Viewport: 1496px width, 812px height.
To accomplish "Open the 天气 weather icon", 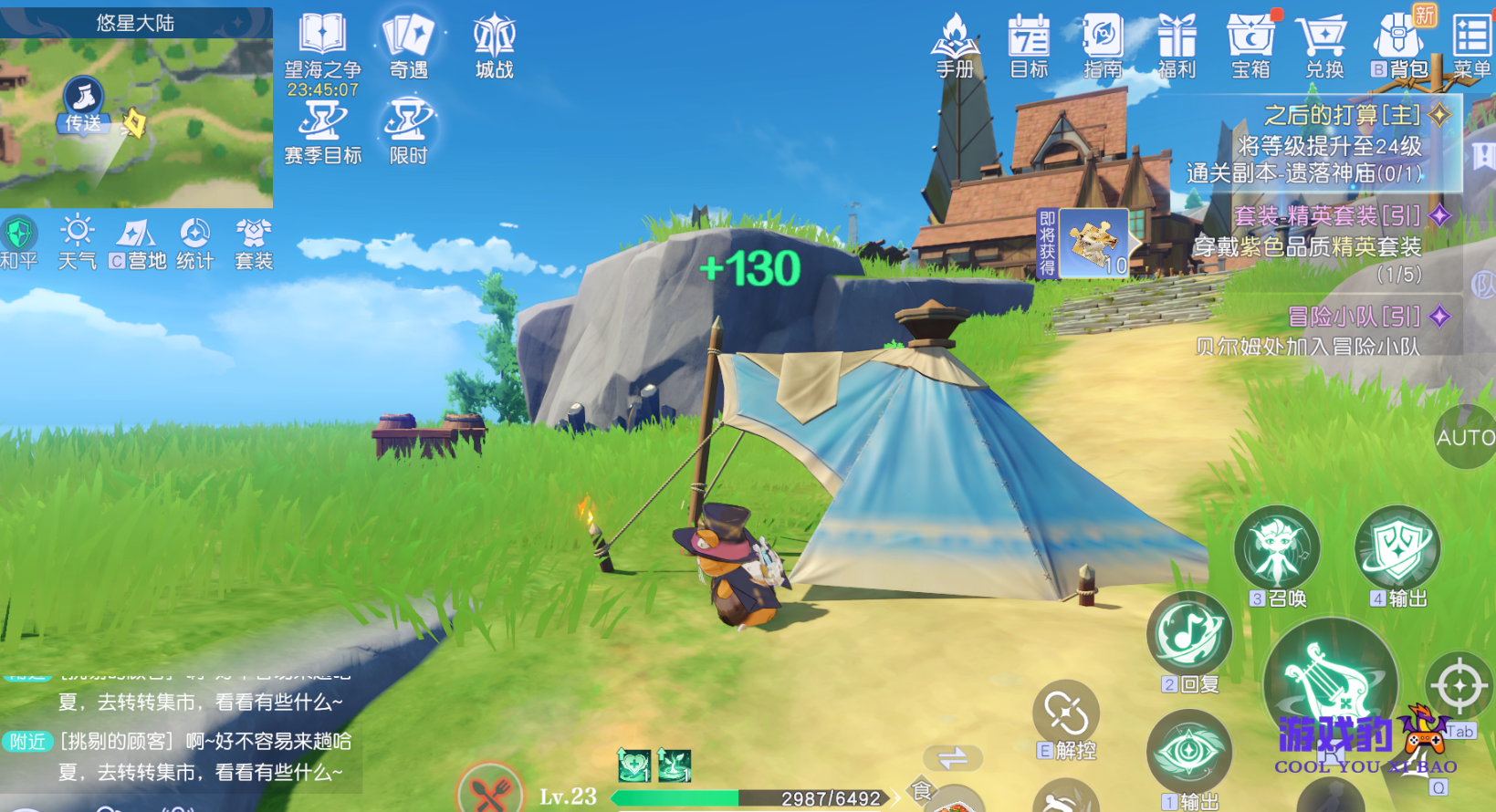I will tap(77, 242).
